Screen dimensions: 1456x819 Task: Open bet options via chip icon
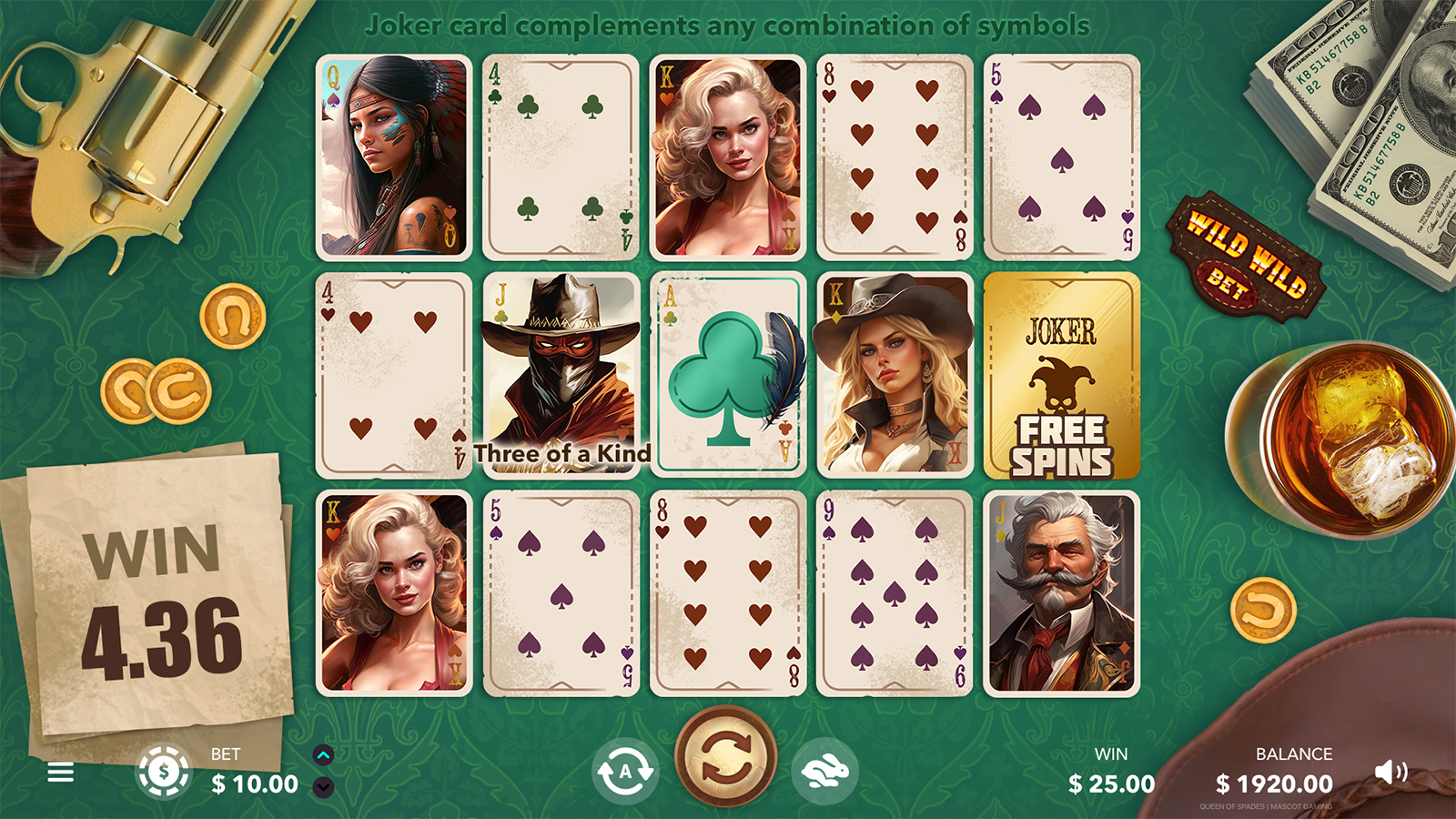click(x=164, y=772)
